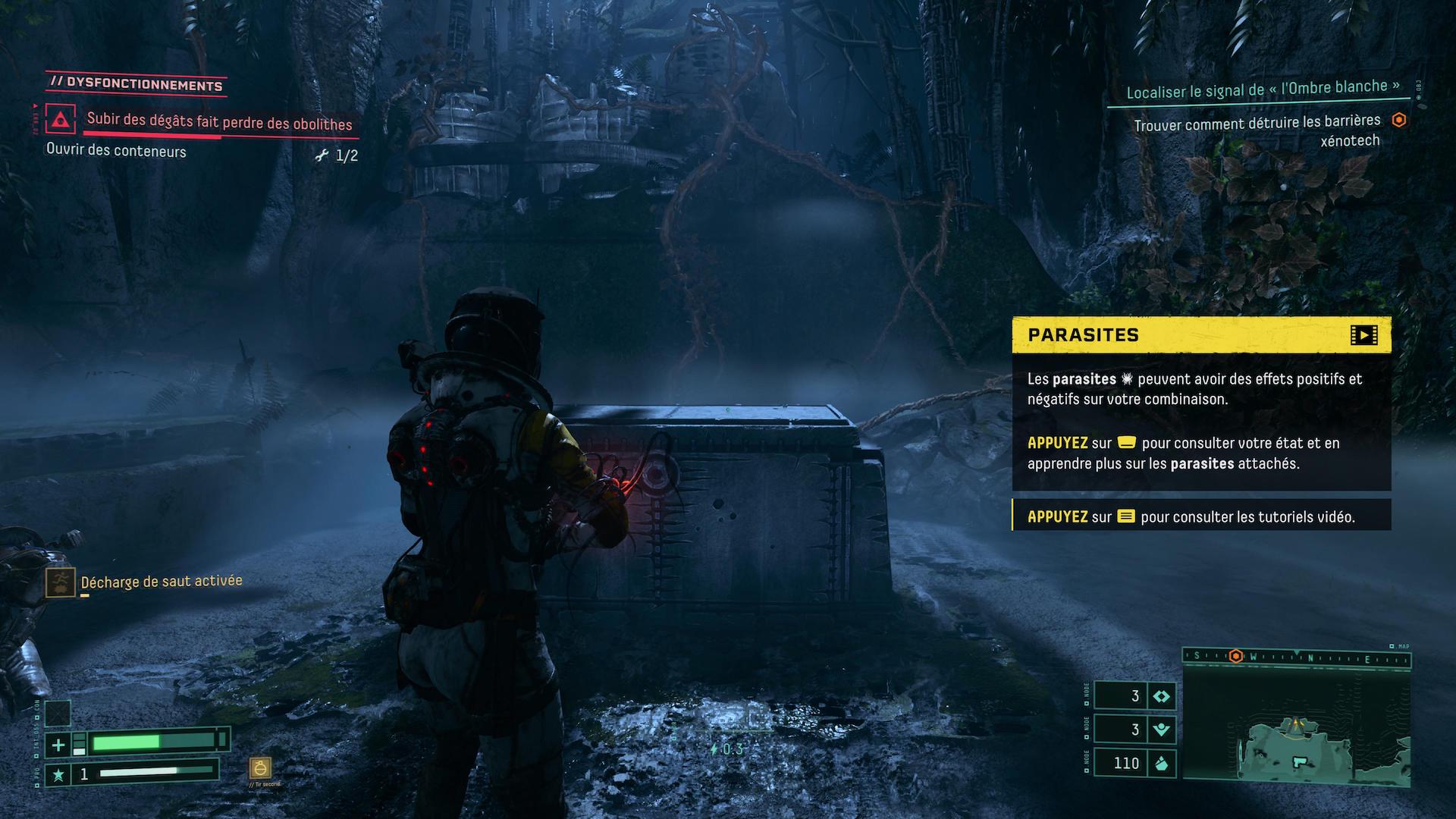This screenshot has width=1456, height=819.
Task: Click the green health plus icon
Action: (58, 745)
